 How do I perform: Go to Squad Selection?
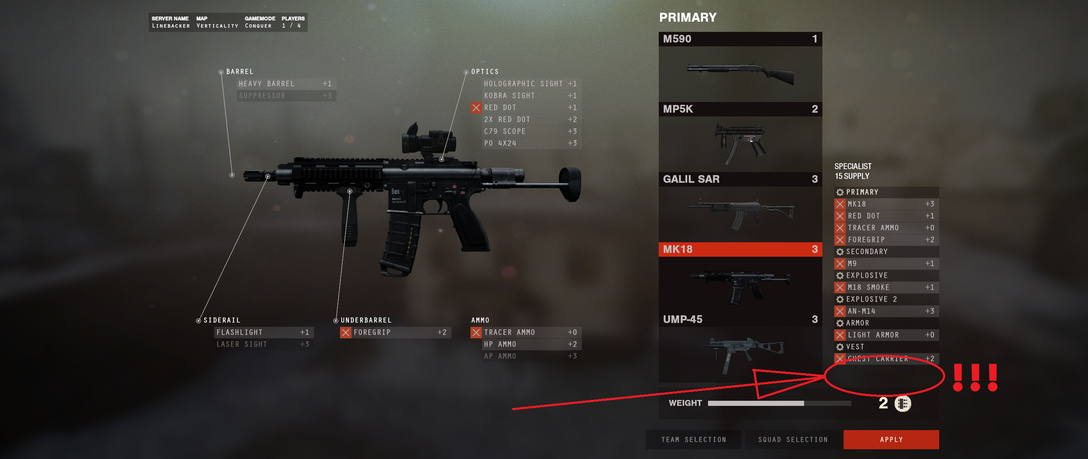pos(792,439)
